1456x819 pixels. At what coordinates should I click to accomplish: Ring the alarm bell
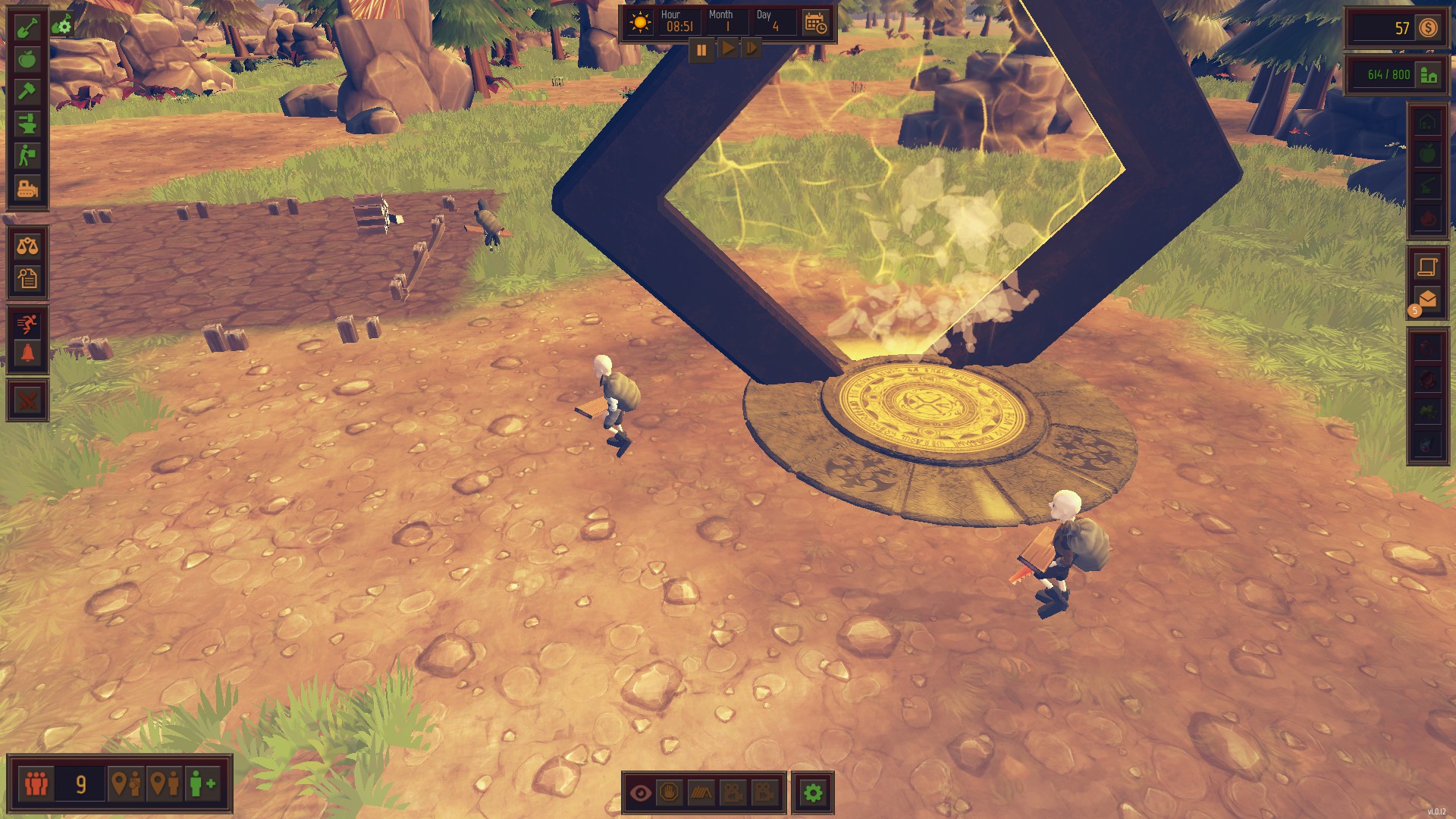27,353
